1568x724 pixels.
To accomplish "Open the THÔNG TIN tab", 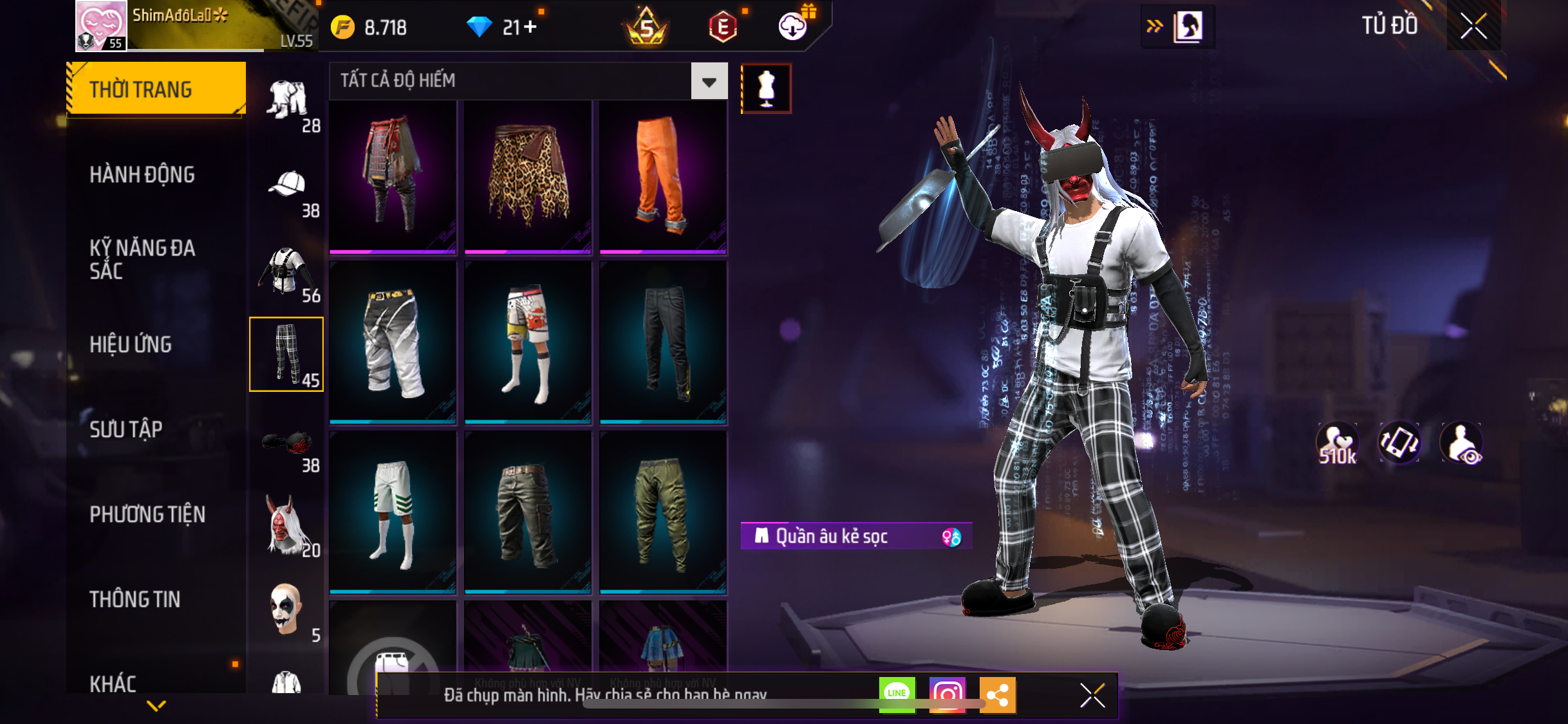I will (x=135, y=599).
